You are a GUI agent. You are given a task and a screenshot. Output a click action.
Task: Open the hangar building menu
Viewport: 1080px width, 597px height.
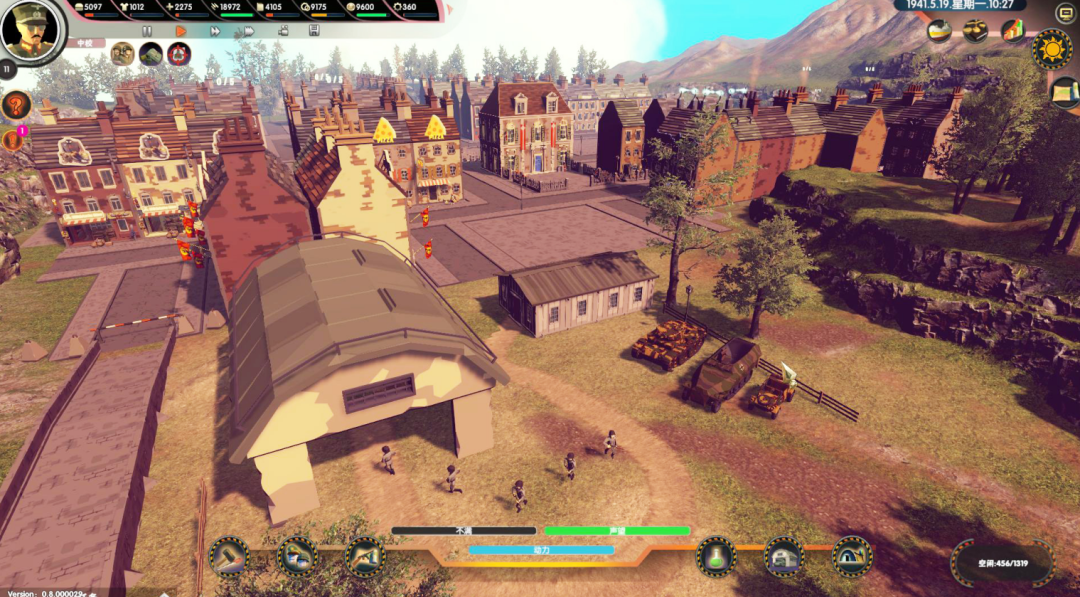pyautogui.click(x=784, y=556)
